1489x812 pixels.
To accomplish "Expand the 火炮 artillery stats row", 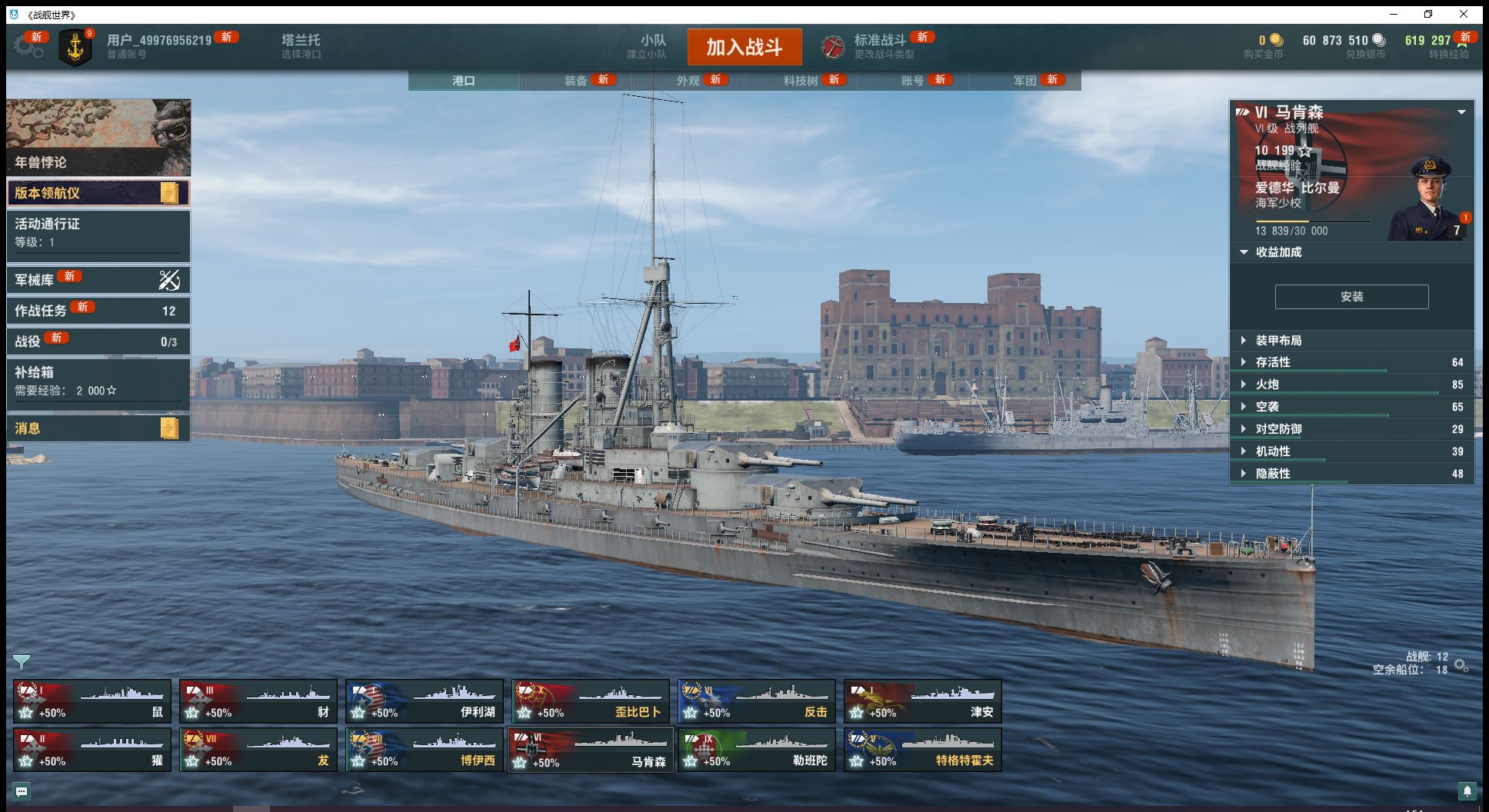I will 1351,384.
